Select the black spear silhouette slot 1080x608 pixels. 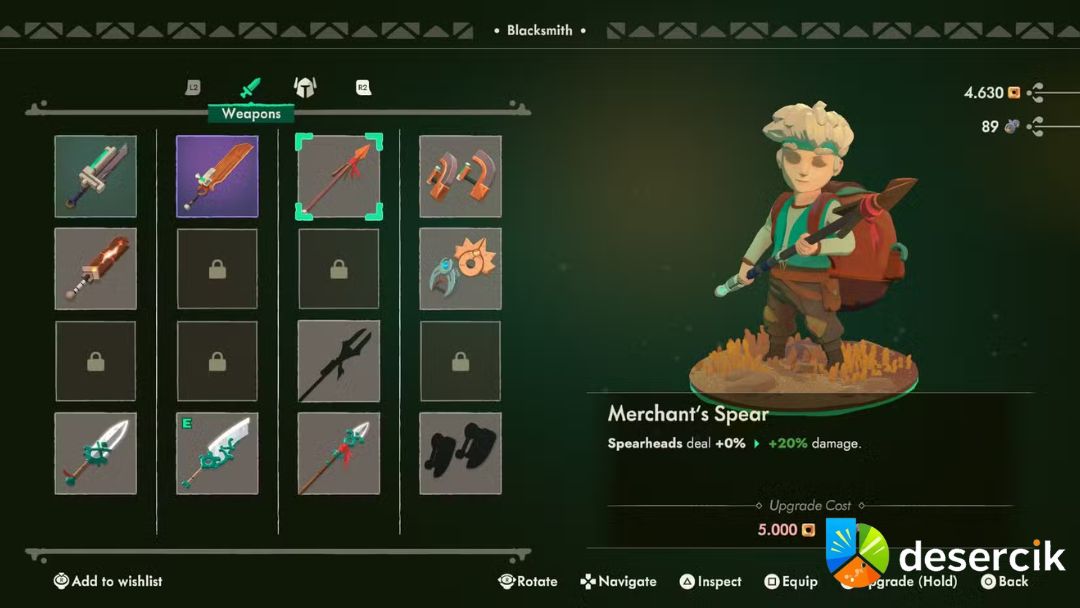(339, 361)
